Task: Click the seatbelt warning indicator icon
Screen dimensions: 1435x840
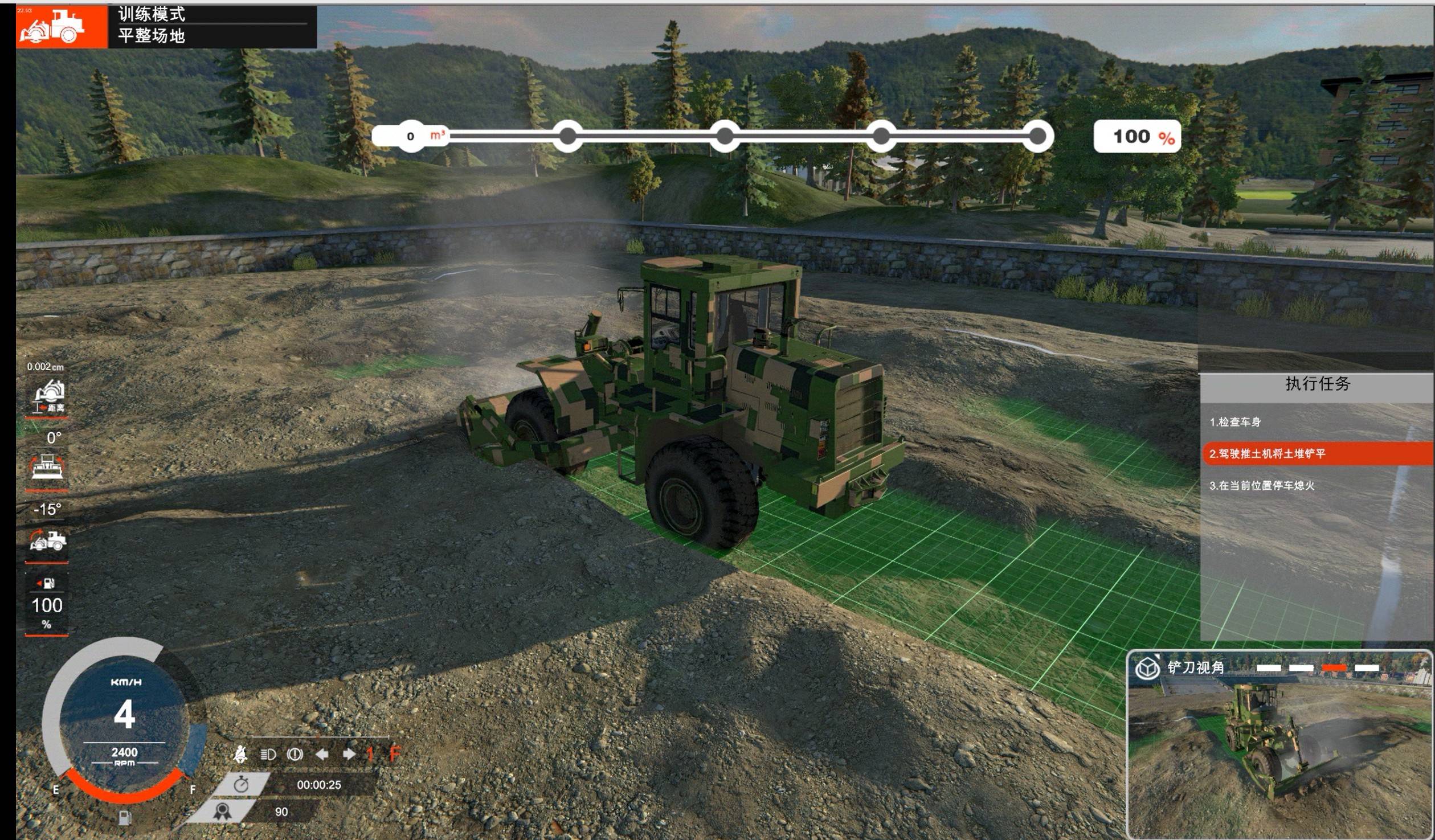Action: [240, 755]
